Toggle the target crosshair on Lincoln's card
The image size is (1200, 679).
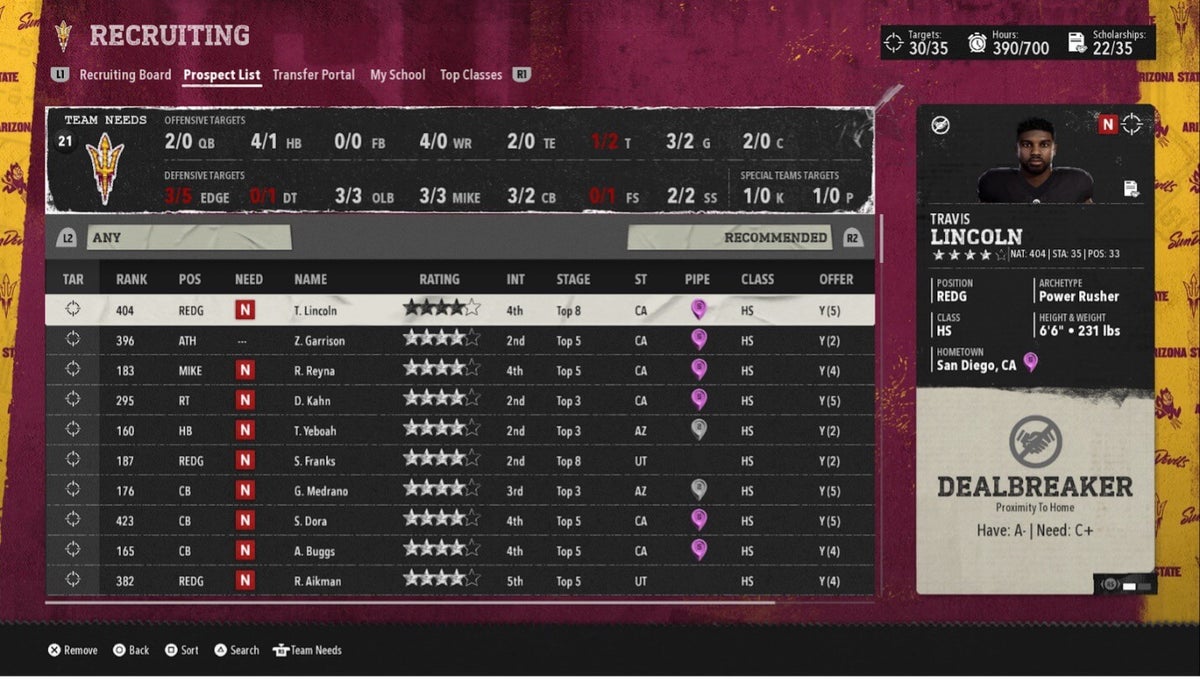[x=1132, y=124]
